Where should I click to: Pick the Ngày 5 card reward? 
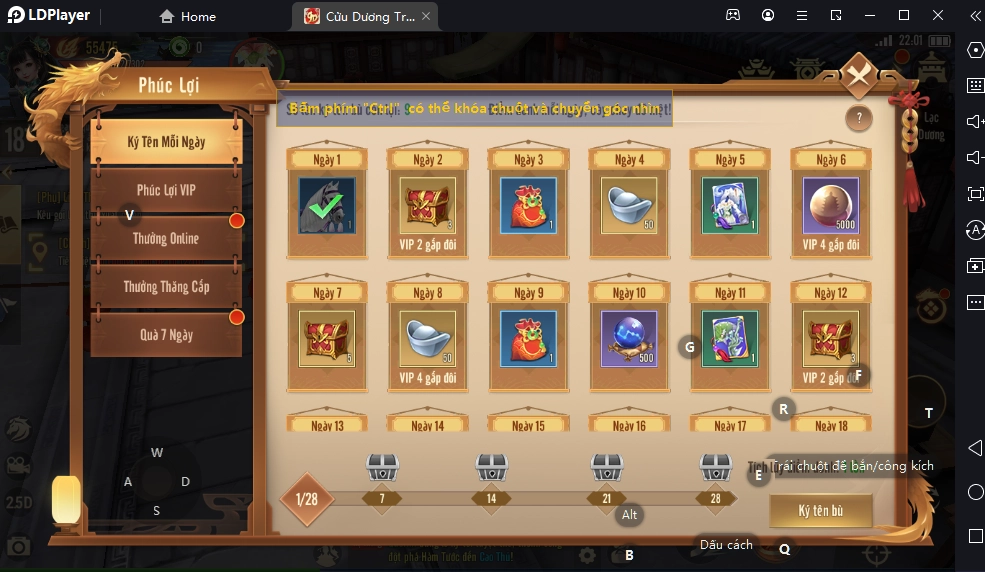[730, 206]
